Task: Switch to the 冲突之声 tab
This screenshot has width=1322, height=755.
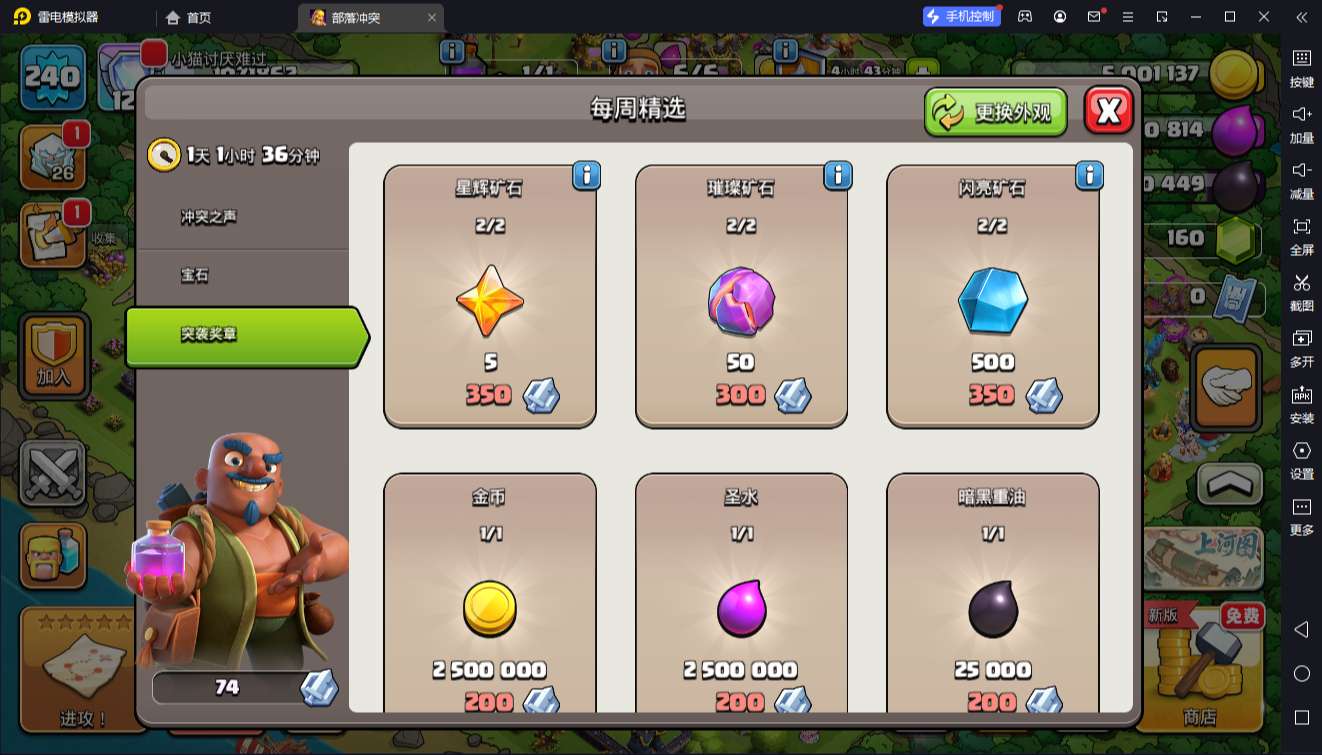Action: (209, 217)
